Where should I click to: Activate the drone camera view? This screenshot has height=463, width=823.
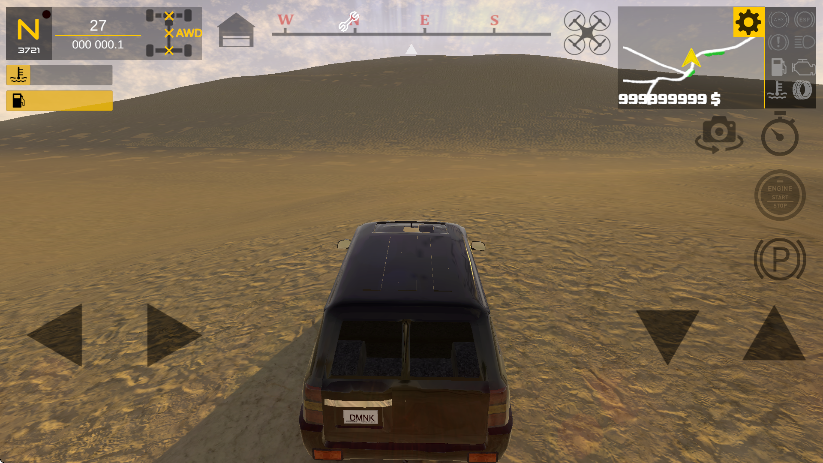coord(586,32)
